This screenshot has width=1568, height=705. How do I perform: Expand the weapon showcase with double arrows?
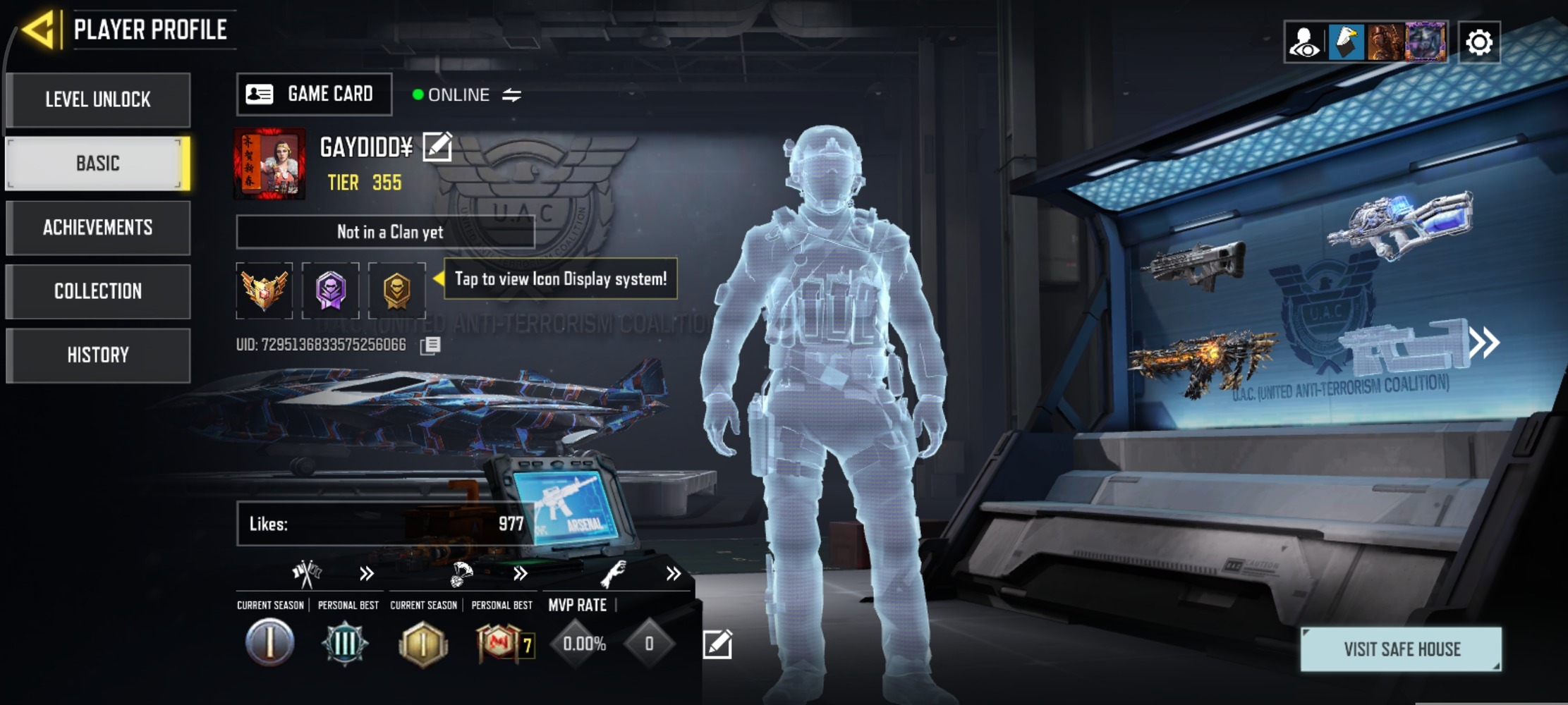(1484, 343)
